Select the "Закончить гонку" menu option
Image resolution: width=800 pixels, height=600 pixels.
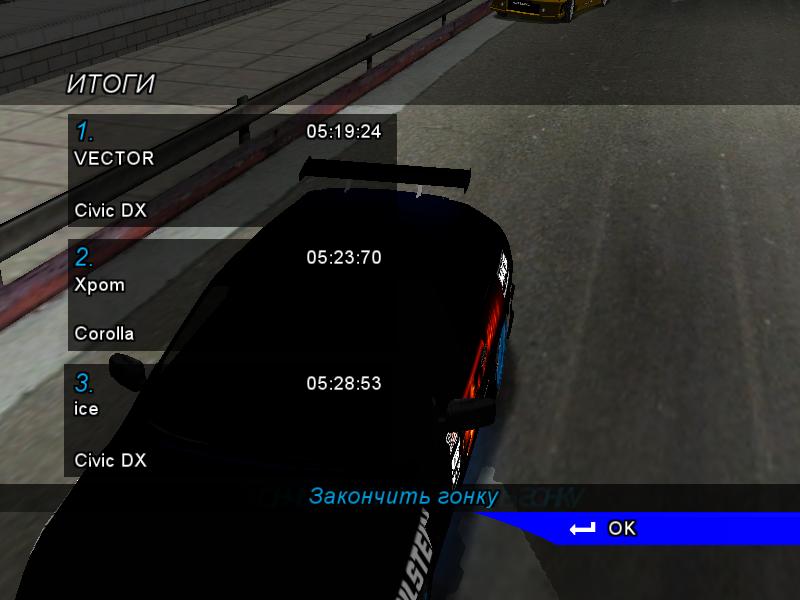tap(403, 497)
